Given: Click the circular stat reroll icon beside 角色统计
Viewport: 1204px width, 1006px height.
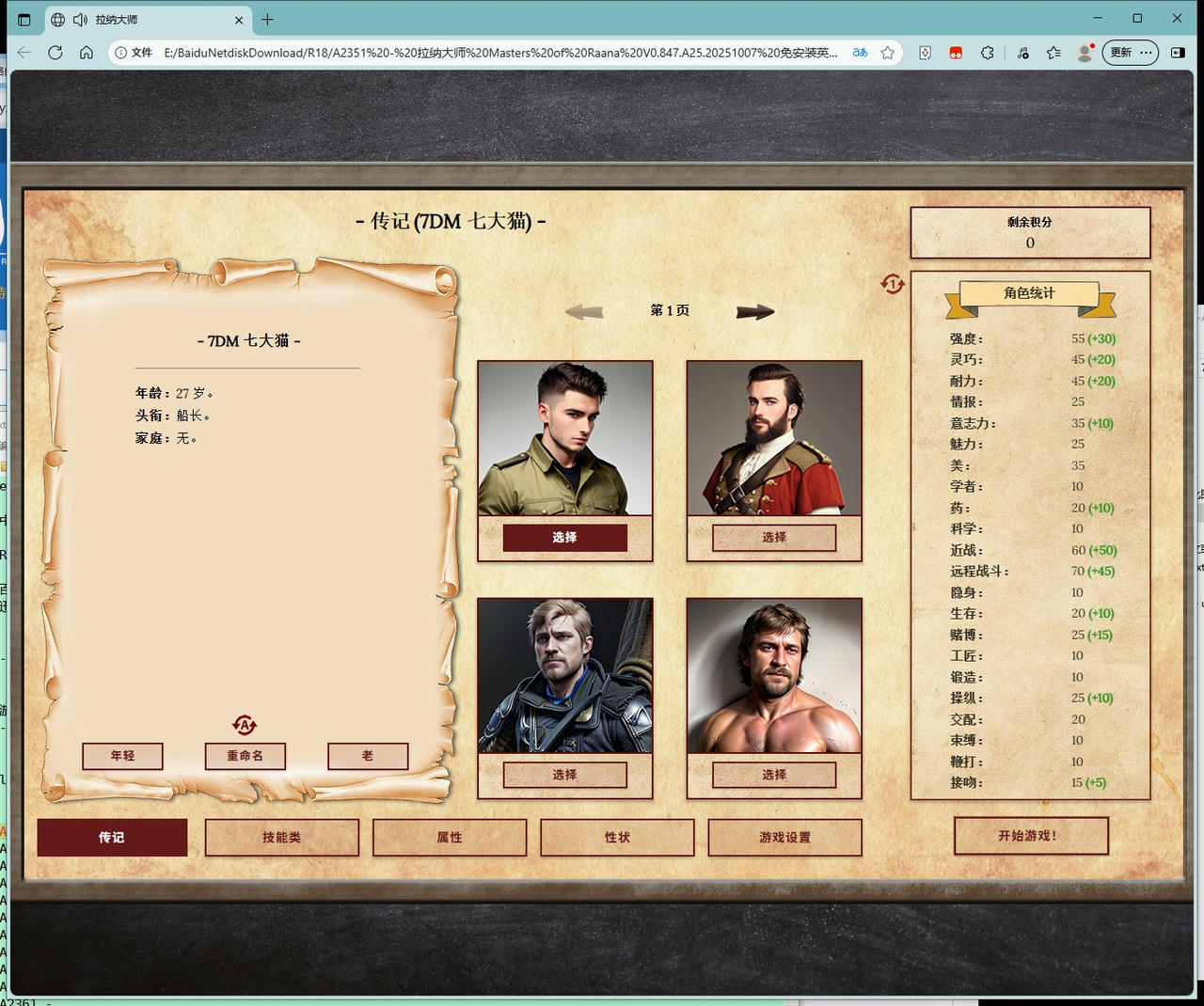Looking at the screenshot, I should tap(892, 284).
